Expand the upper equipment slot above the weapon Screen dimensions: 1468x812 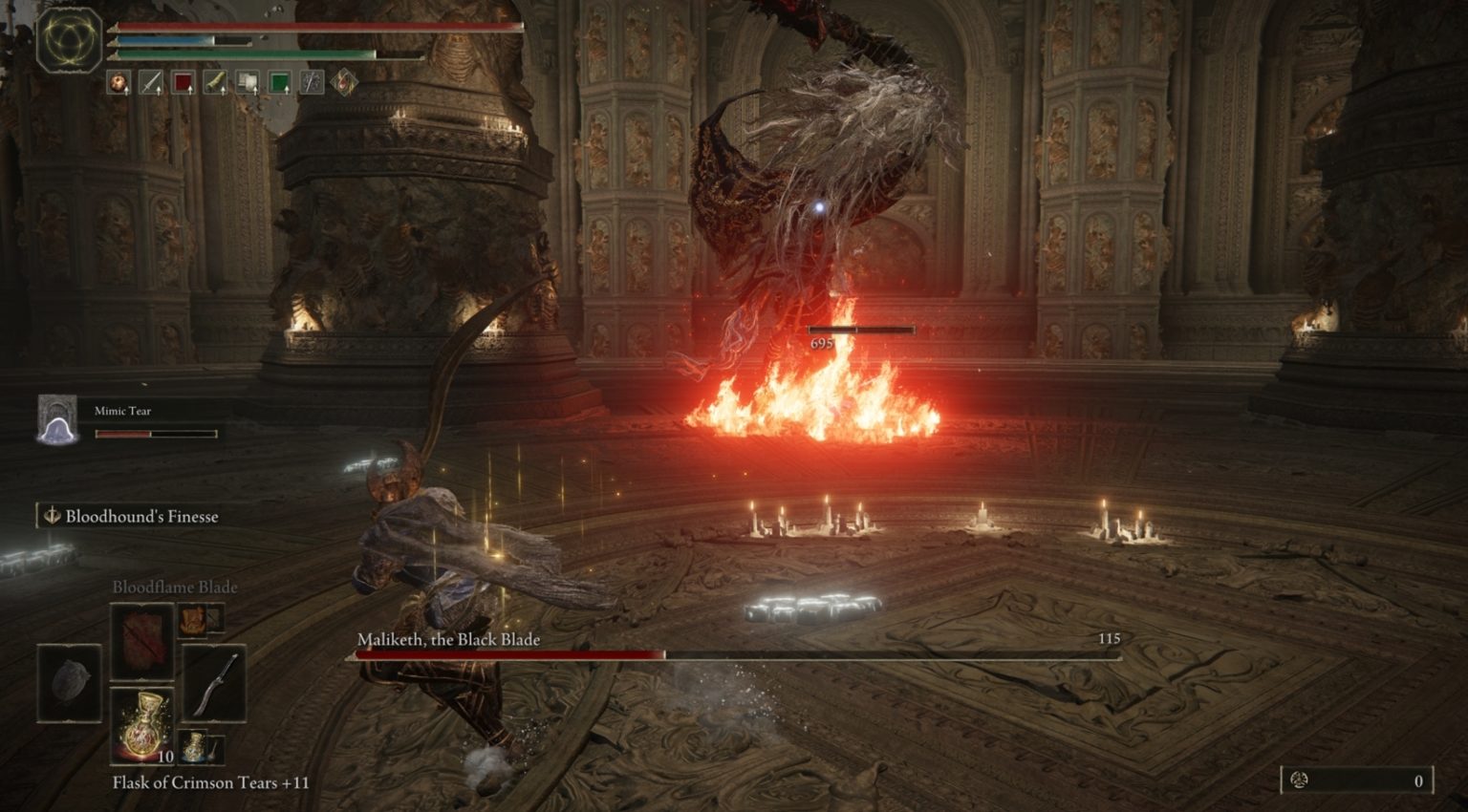coord(215,620)
